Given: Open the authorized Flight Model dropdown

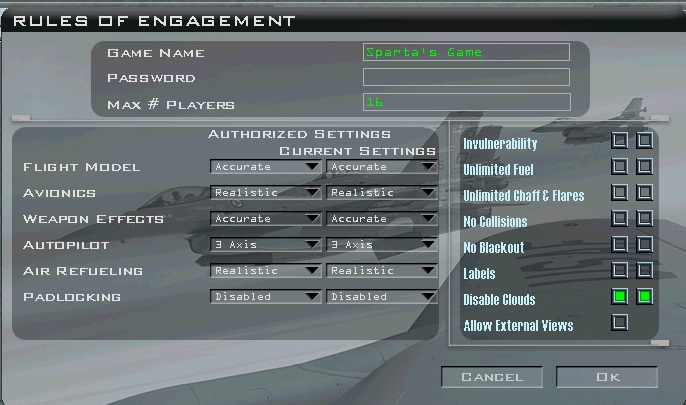Looking at the screenshot, I should [266, 167].
